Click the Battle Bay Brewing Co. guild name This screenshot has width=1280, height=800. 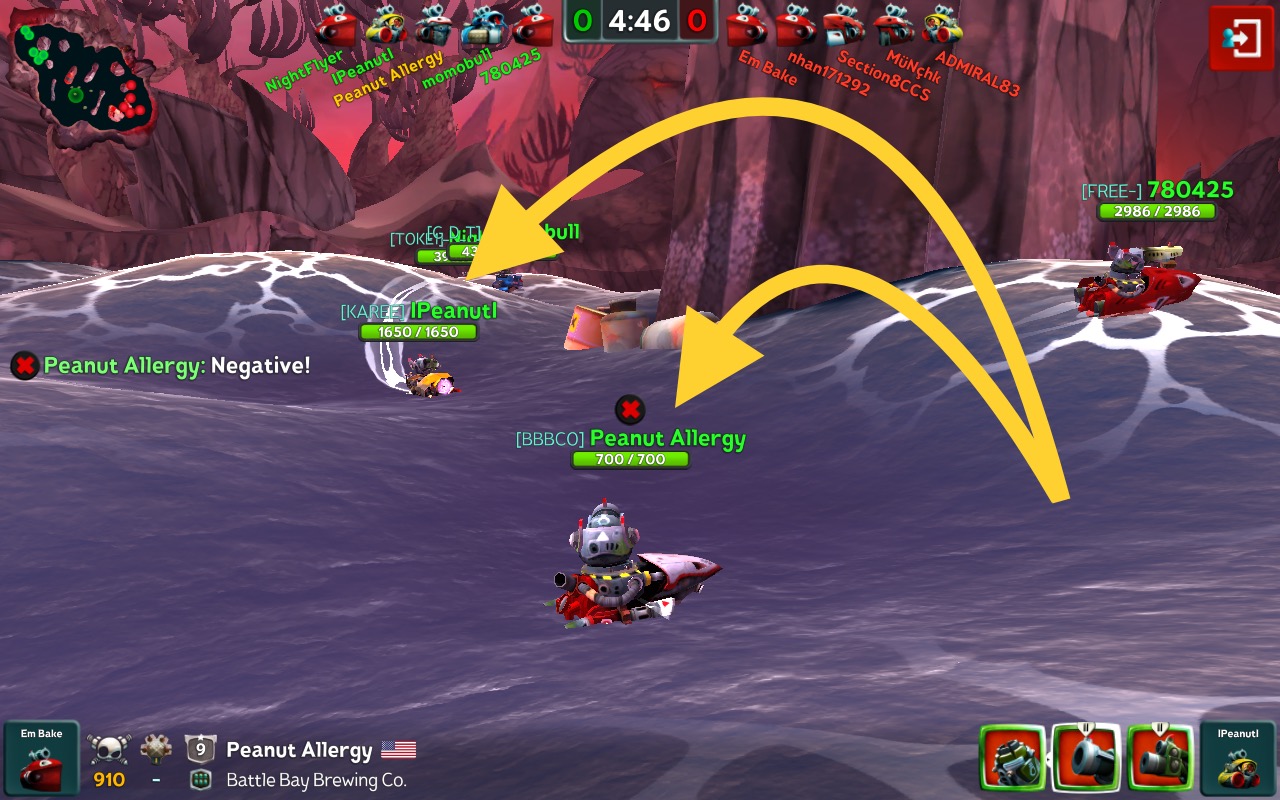pyautogui.click(x=316, y=780)
